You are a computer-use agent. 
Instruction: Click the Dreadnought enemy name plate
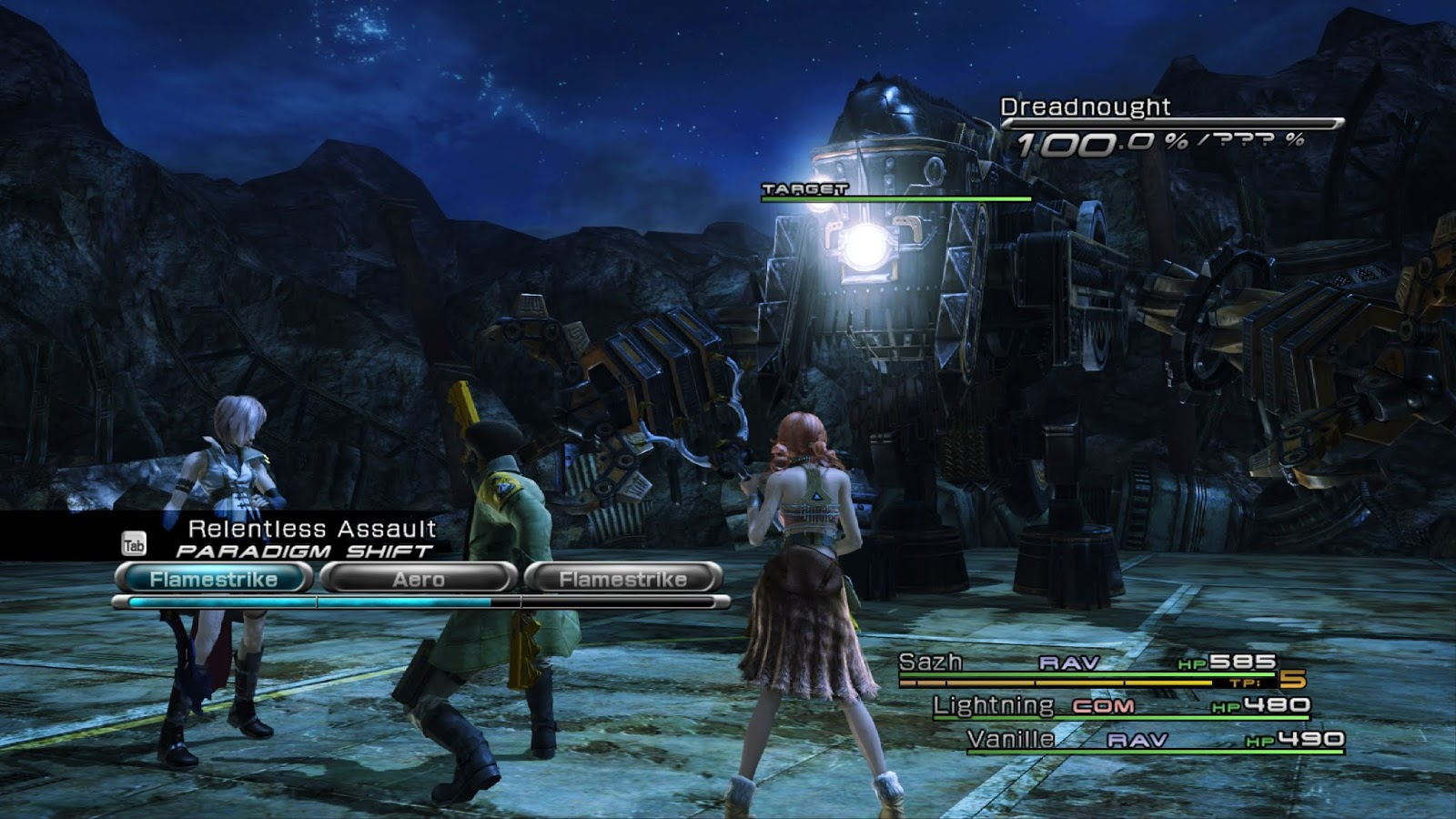click(1085, 107)
